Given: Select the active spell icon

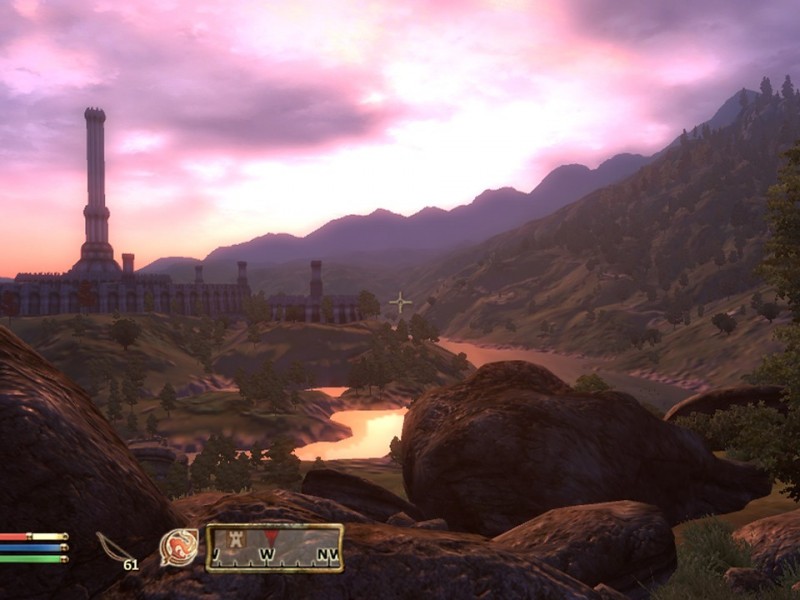Looking at the screenshot, I should click(x=178, y=548).
